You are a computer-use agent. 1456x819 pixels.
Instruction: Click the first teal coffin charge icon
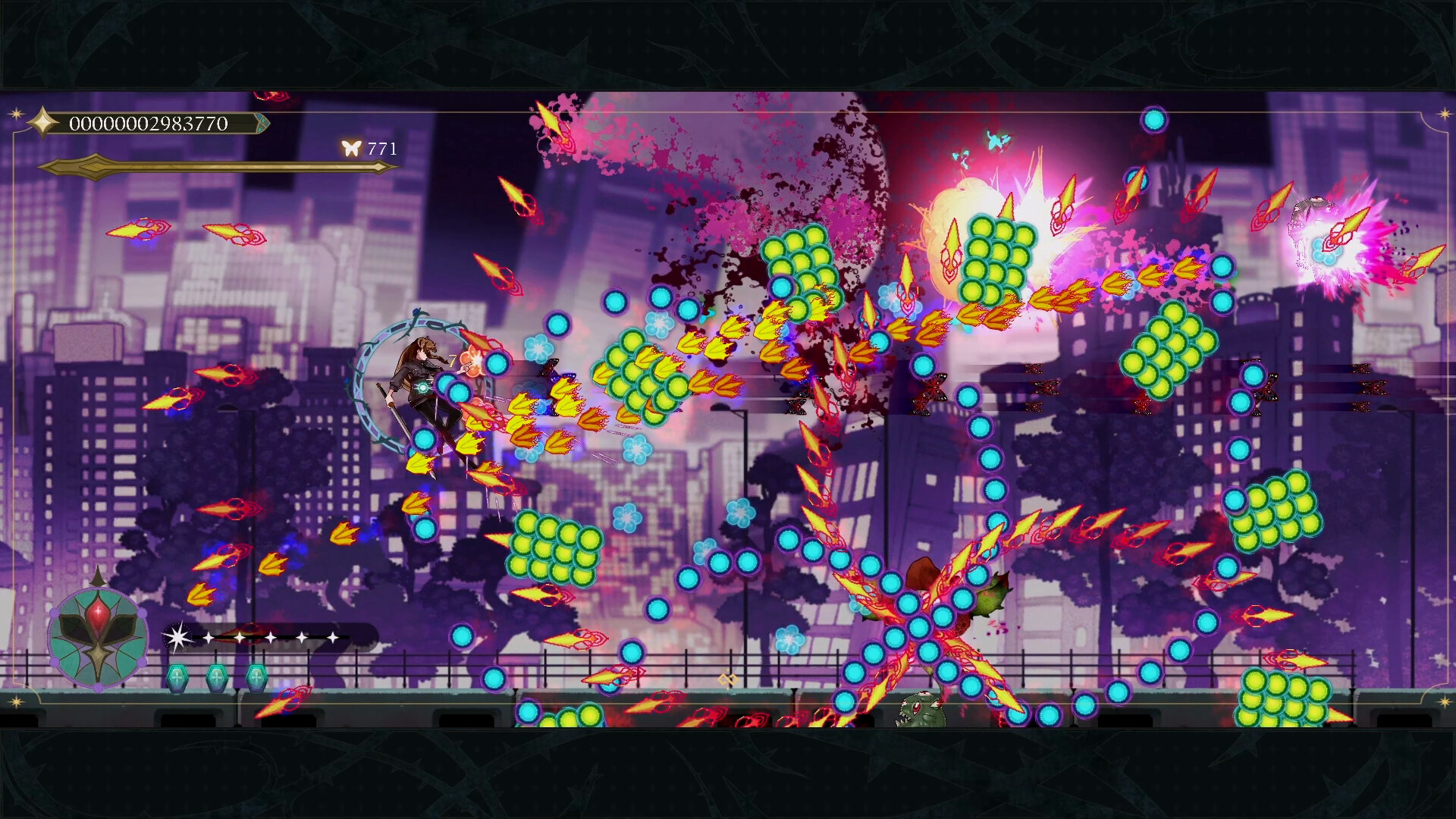point(177,678)
